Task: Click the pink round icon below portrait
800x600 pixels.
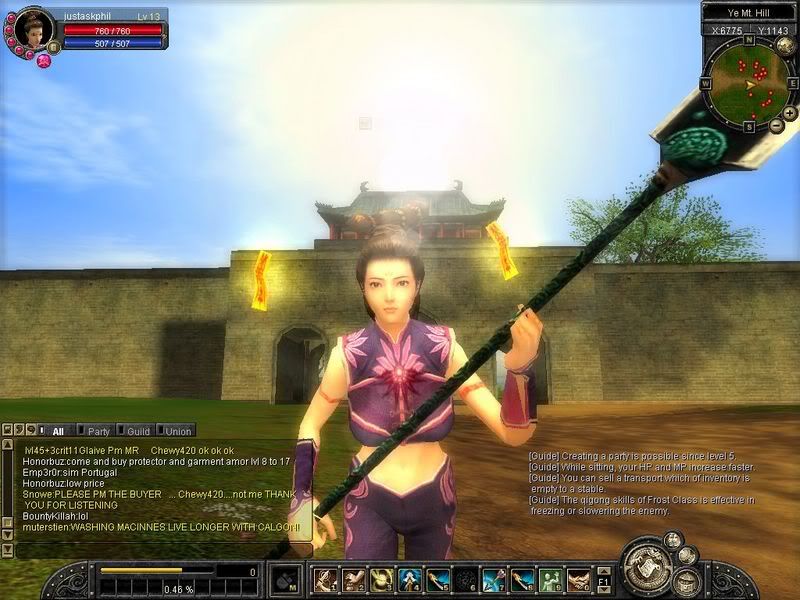Action: click(43, 61)
